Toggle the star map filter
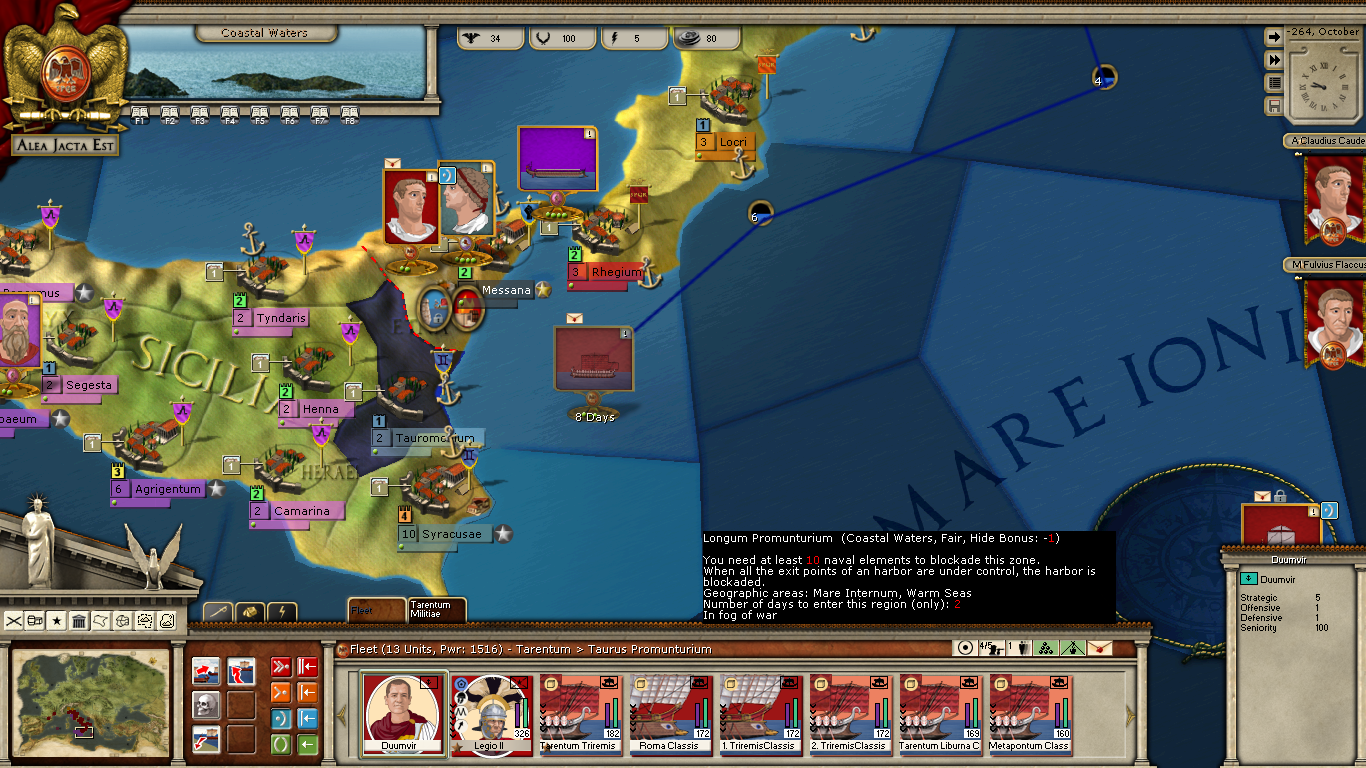This screenshot has width=1366, height=768. pos(57,621)
